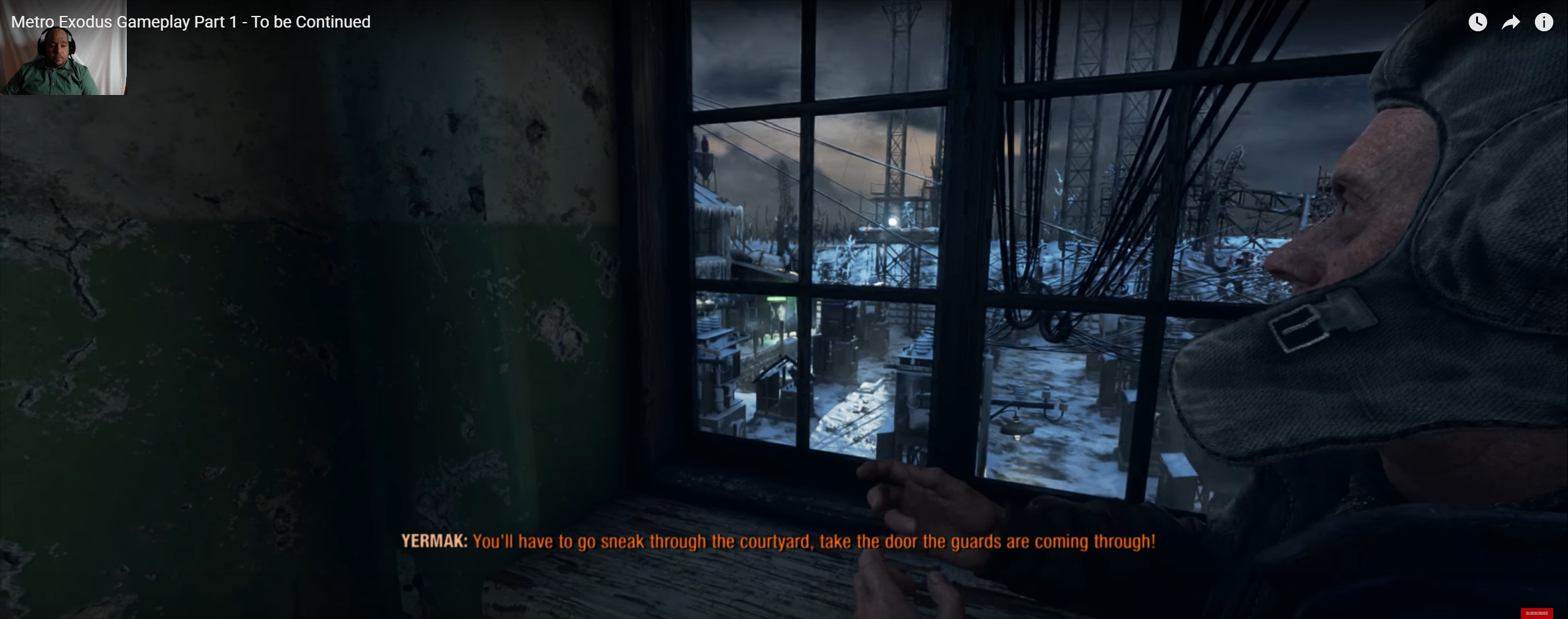Click the Watch Later clock icon
The height and width of the screenshot is (619, 1568).
pyautogui.click(x=1477, y=23)
